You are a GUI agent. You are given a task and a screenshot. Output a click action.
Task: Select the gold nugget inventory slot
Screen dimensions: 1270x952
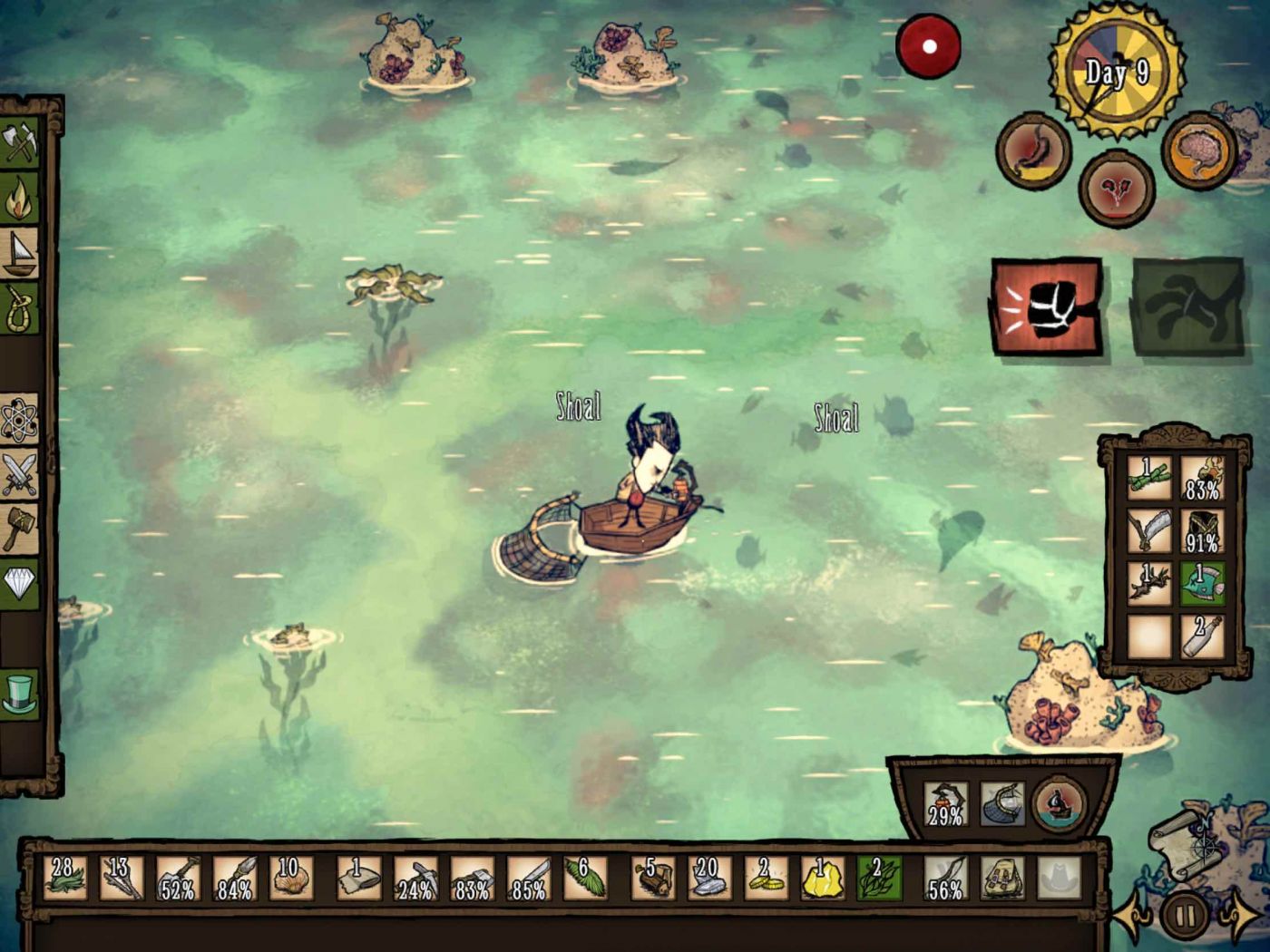pyautogui.click(x=822, y=878)
